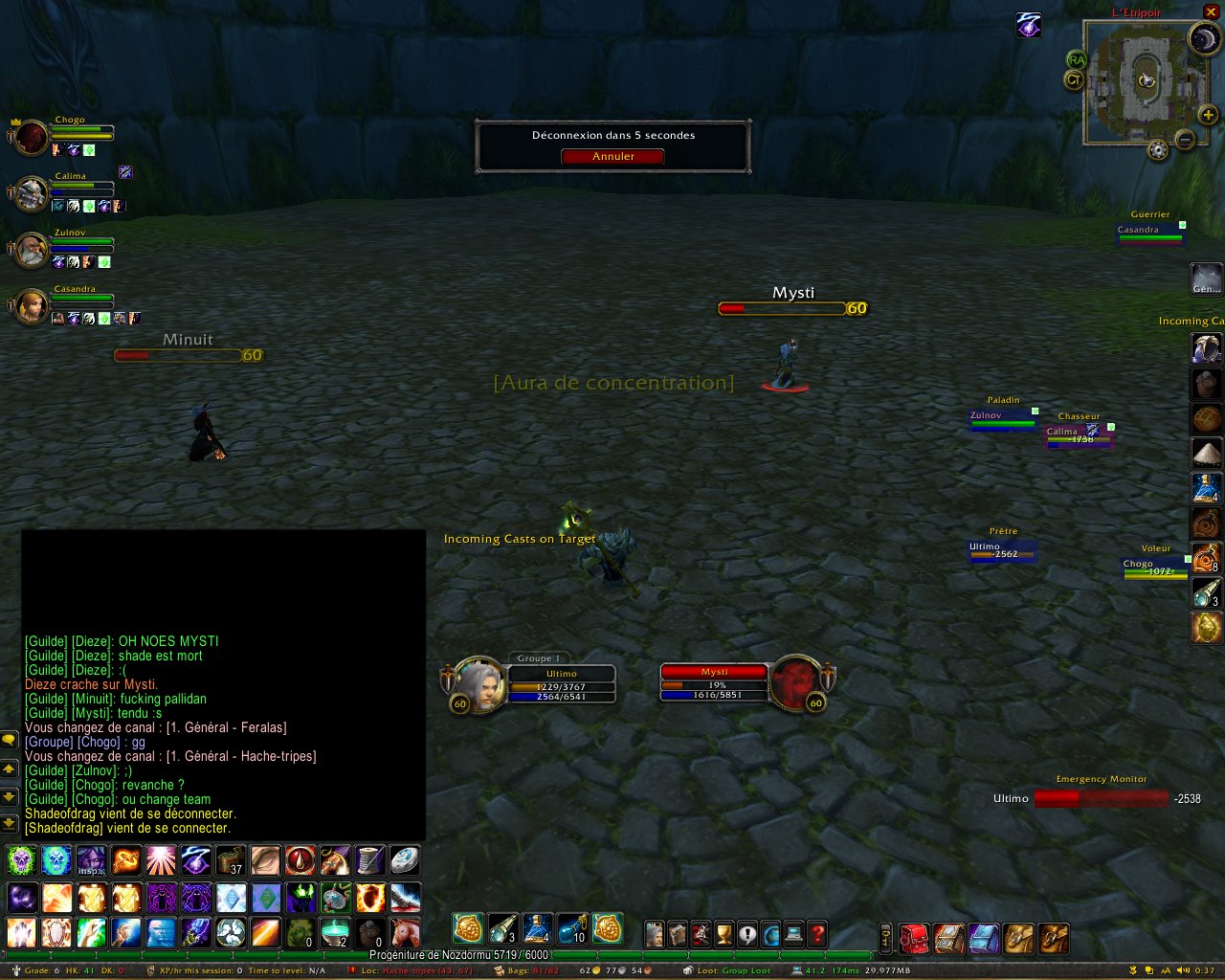Open the red question mark help menu
Screen dimensions: 1225x980
point(817,934)
